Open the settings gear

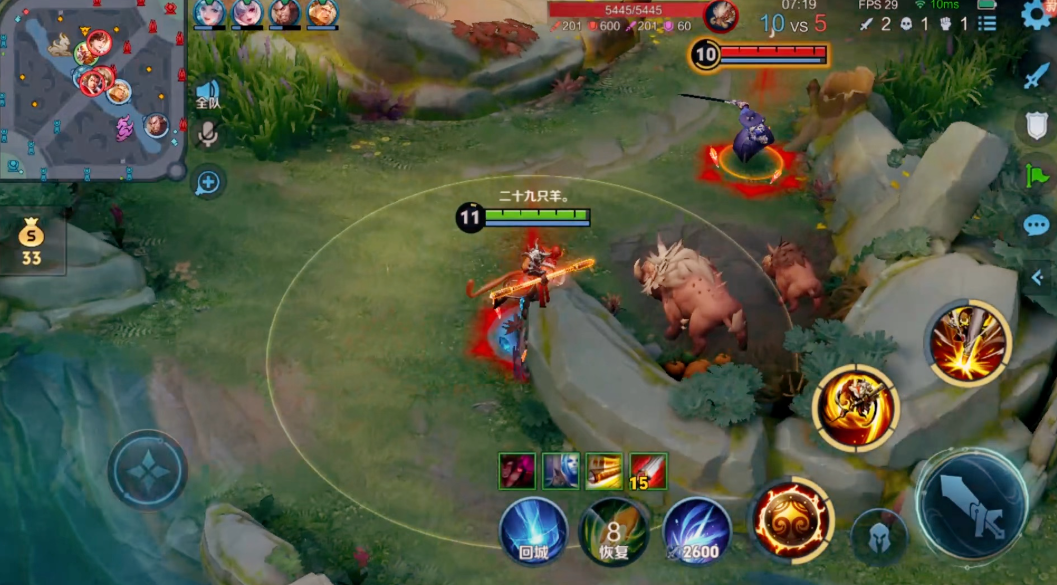click(1037, 15)
